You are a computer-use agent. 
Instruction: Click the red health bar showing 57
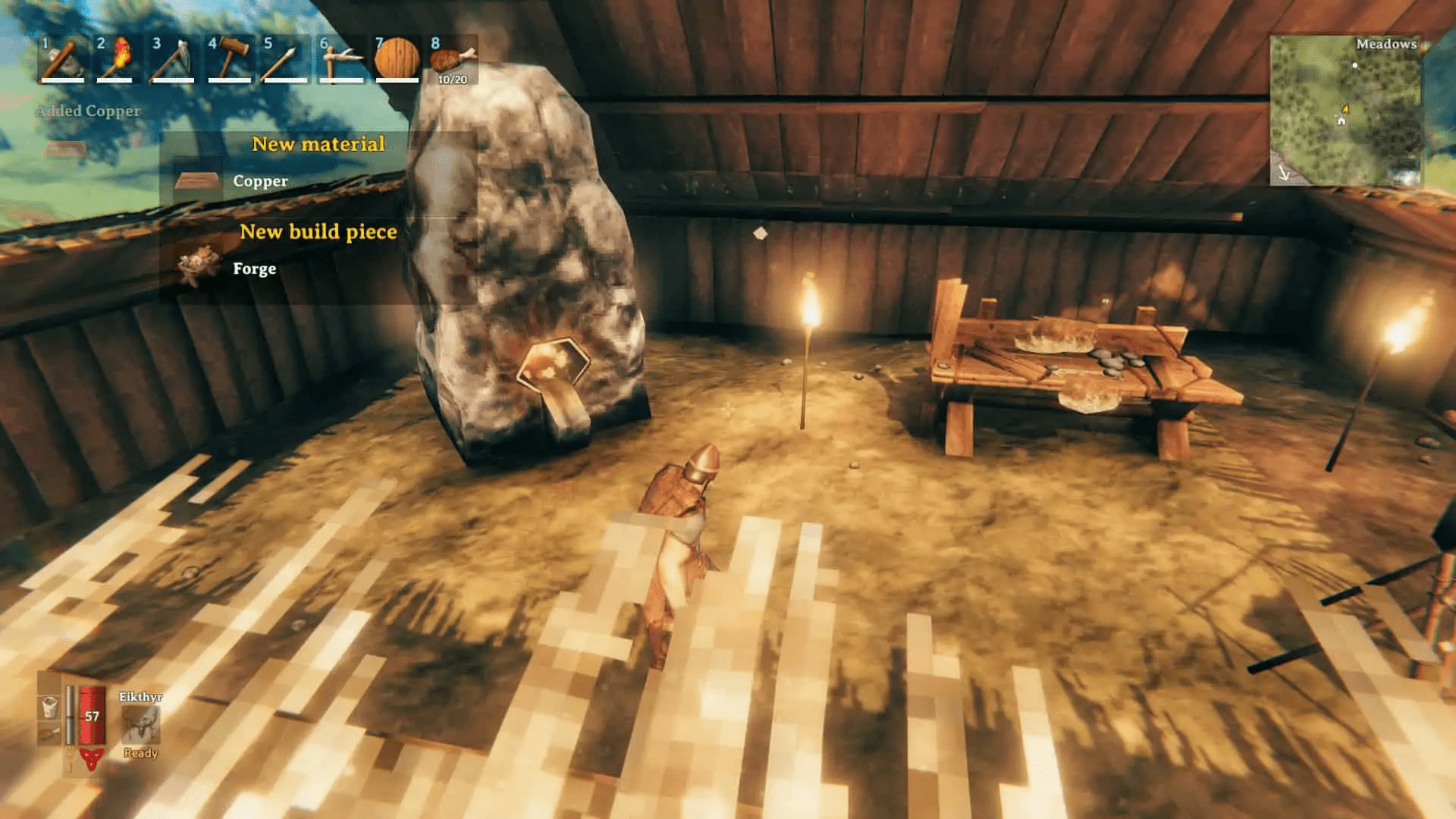[91, 714]
